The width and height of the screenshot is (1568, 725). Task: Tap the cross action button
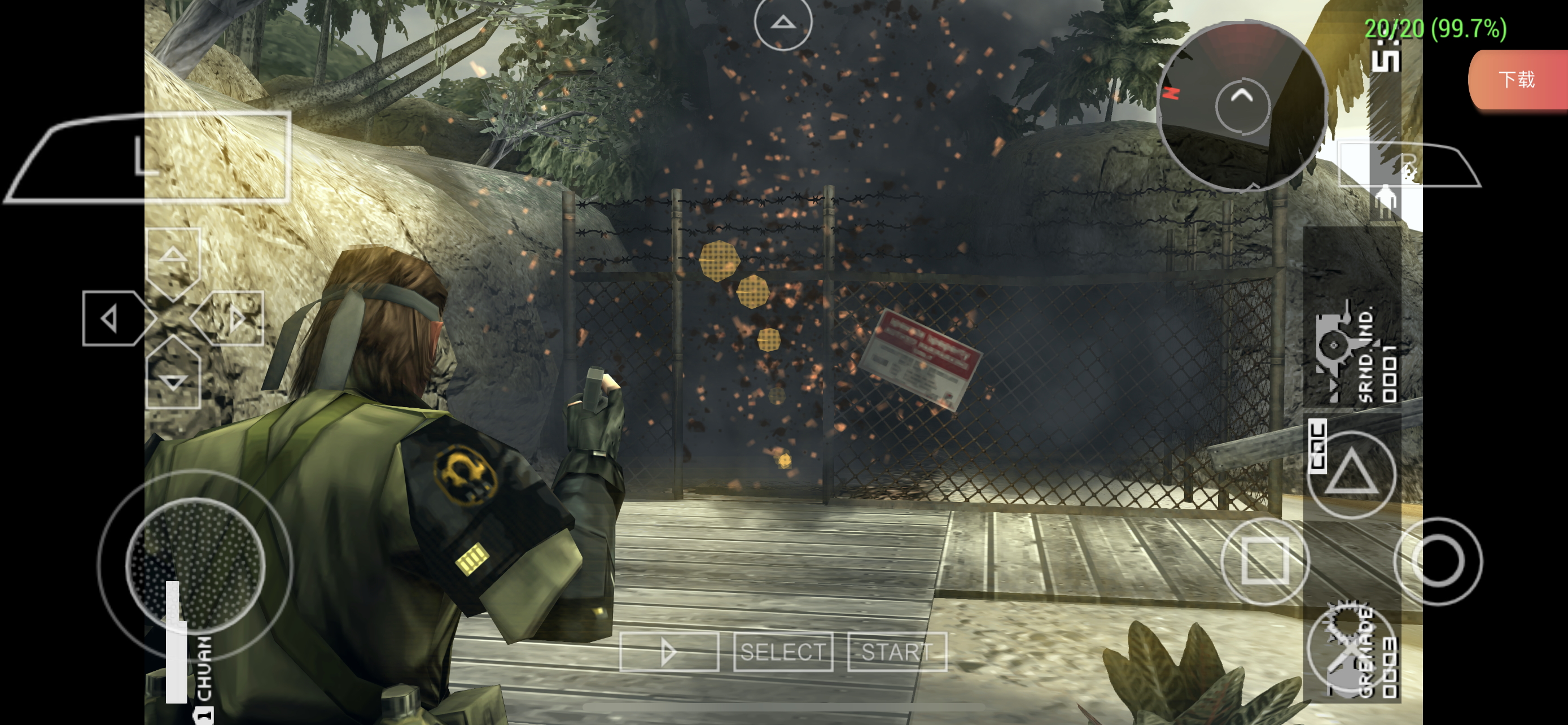click(x=1351, y=649)
